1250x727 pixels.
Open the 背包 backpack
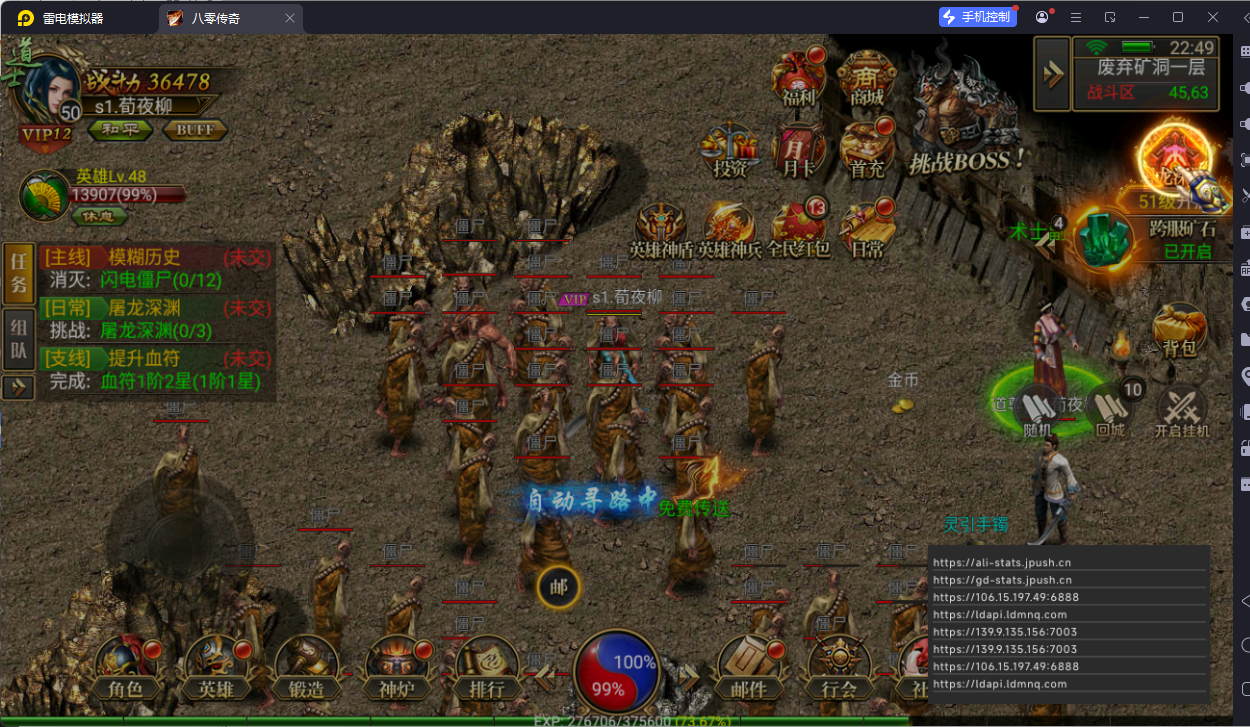tap(1178, 330)
